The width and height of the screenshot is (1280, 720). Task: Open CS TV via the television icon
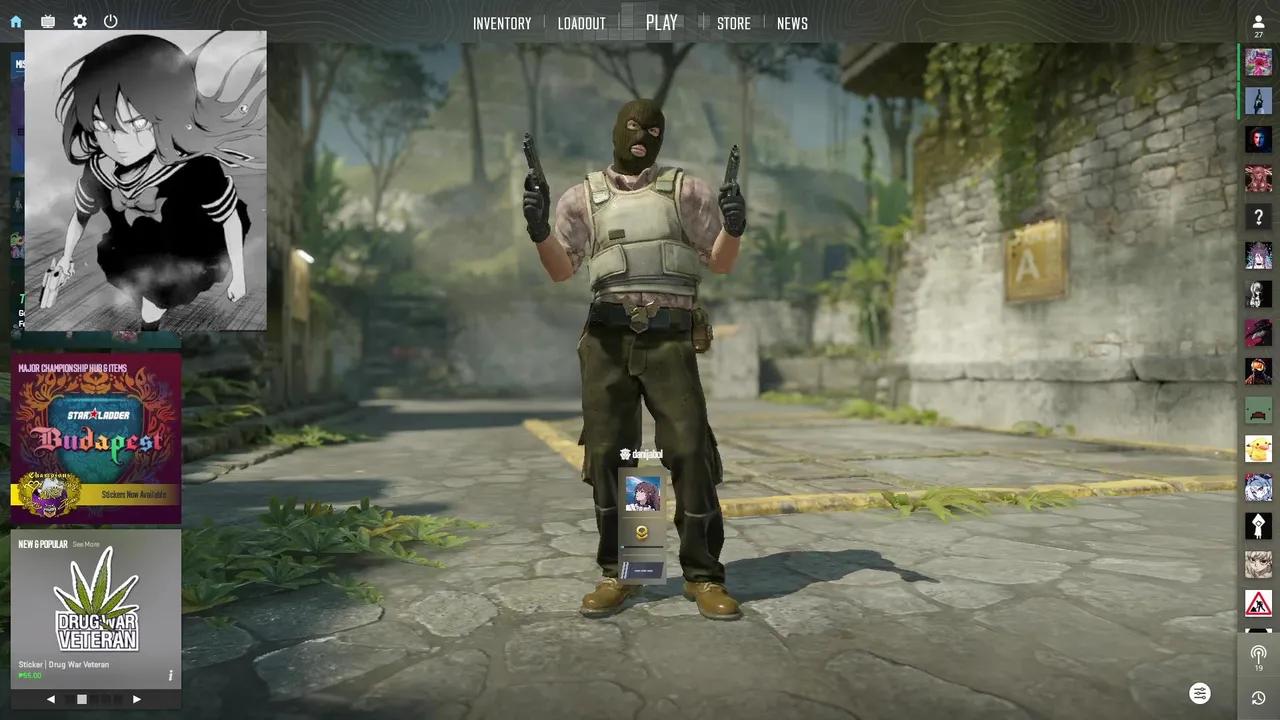46,21
